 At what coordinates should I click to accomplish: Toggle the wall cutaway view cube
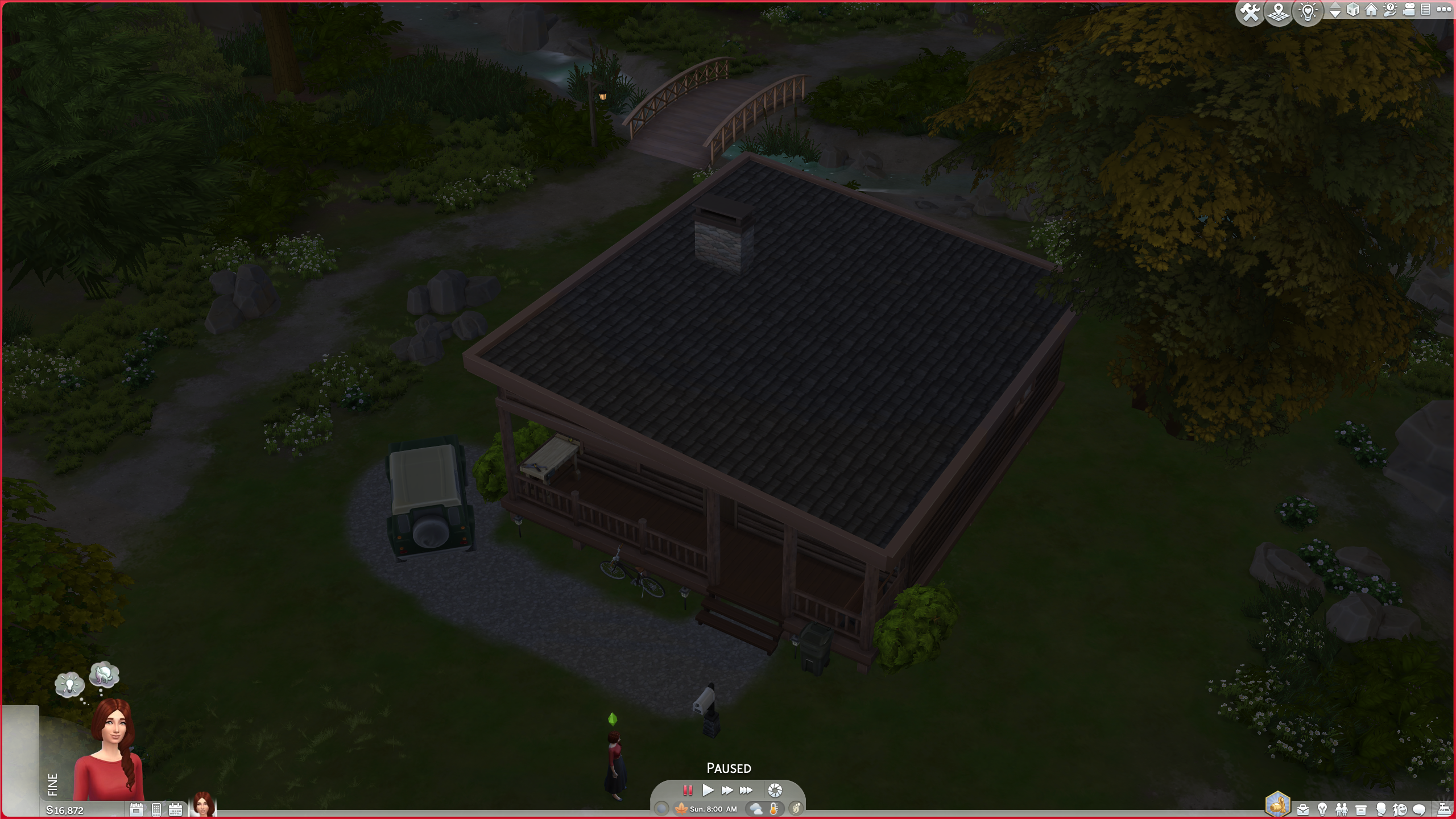pyautogui.click(x=1352, y=10)
